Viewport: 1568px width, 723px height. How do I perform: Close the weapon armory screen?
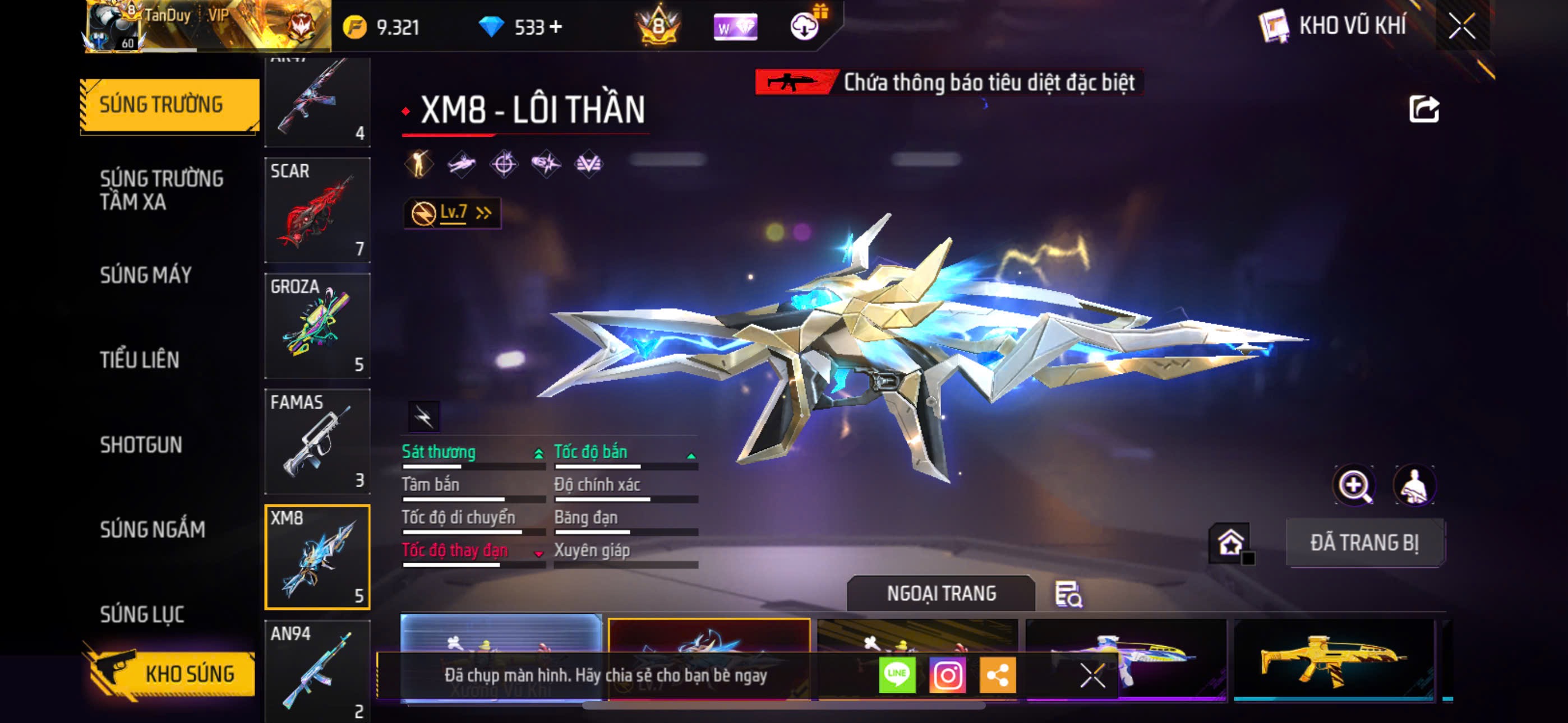coord(1461,26)
